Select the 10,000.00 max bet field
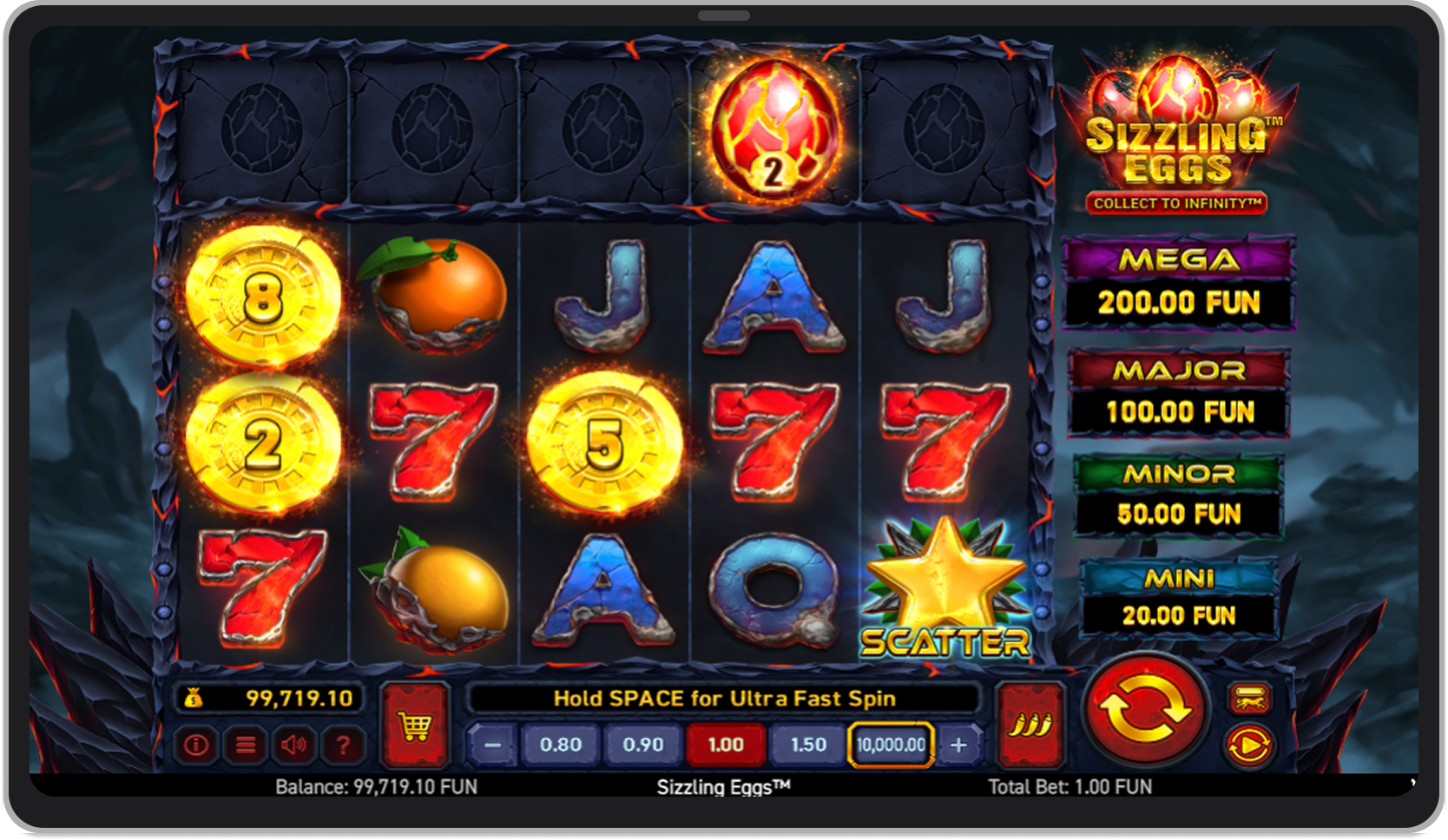 tap(889, 745)
